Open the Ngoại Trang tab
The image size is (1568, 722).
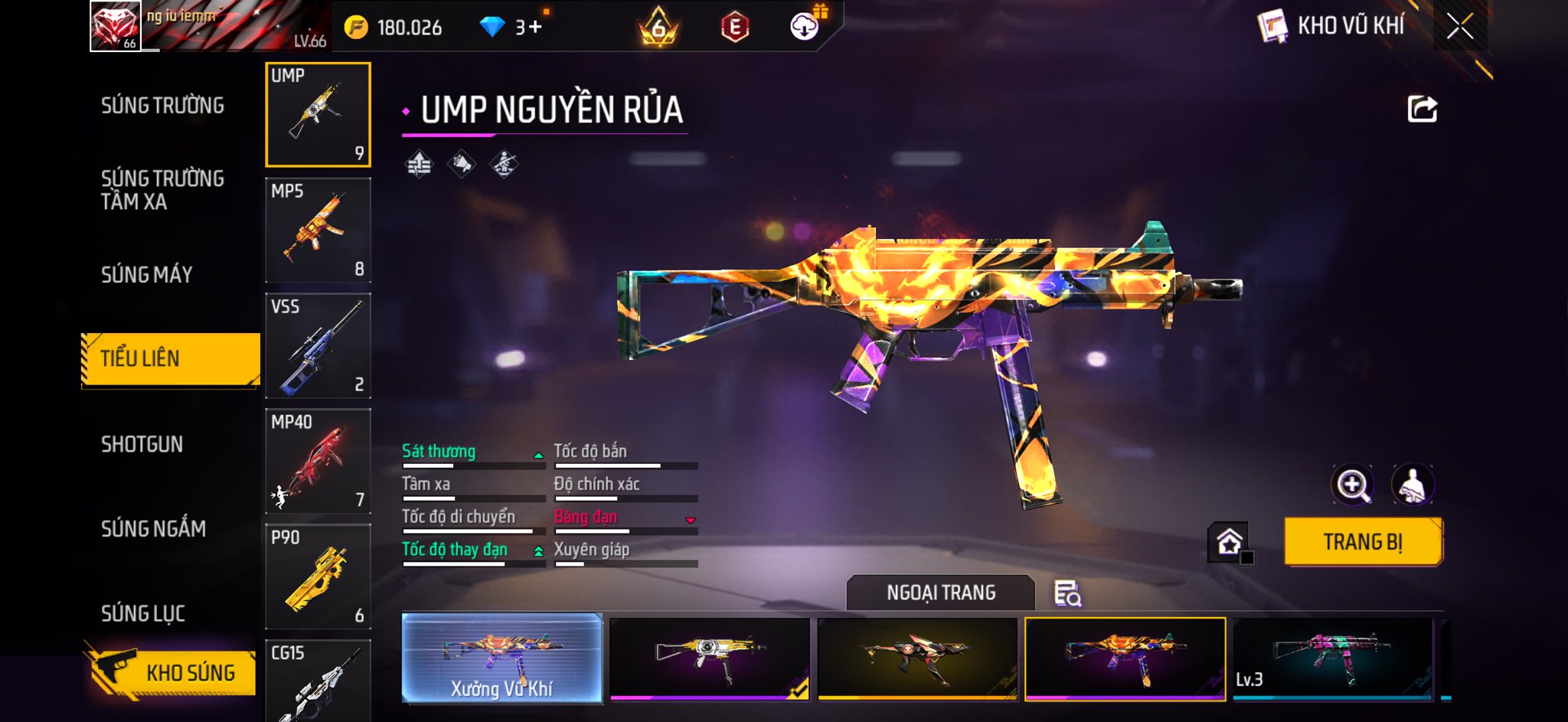[x=940, y=593]
